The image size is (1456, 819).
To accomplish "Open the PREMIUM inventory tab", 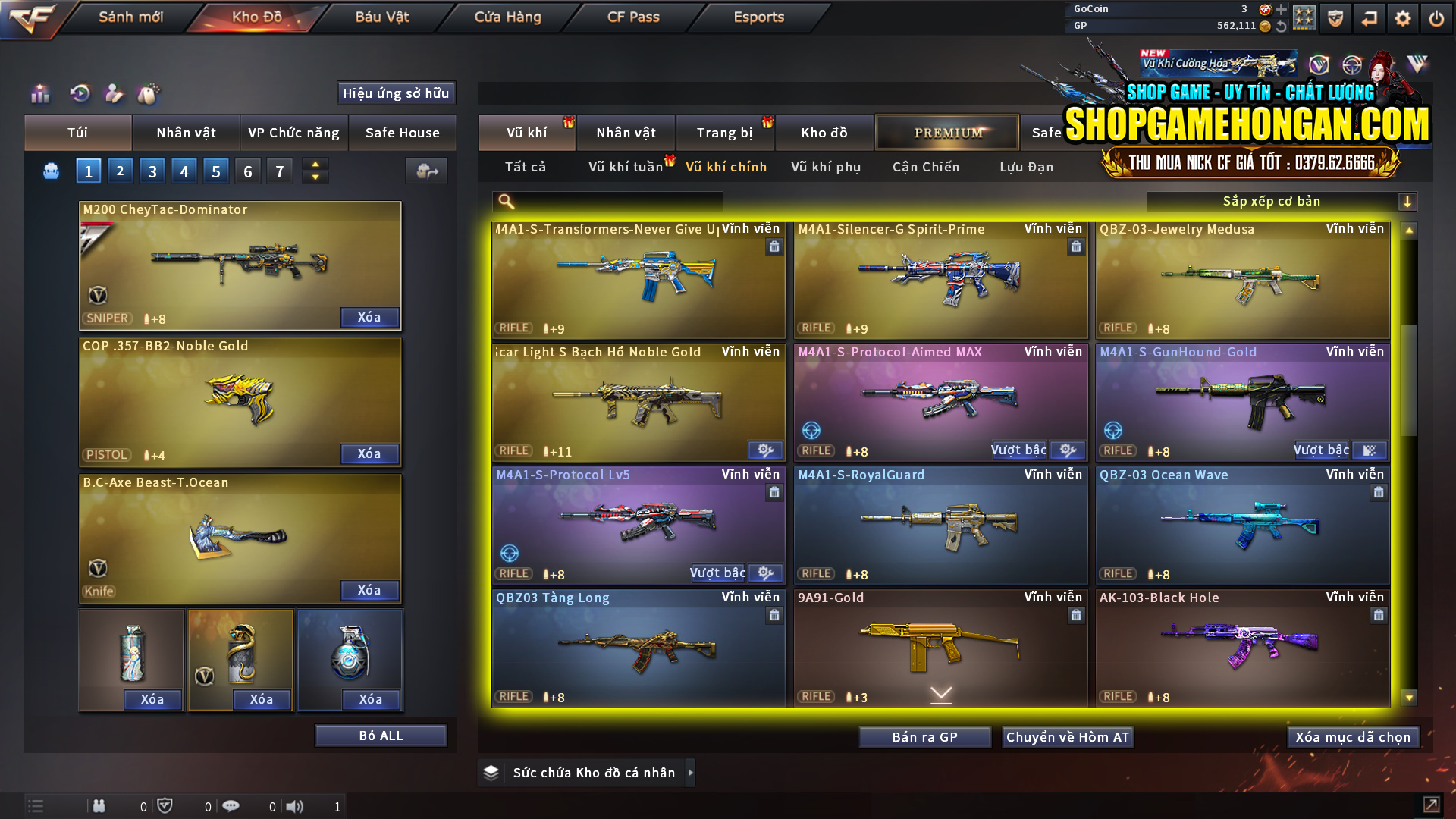I will (x=947, y=132).
